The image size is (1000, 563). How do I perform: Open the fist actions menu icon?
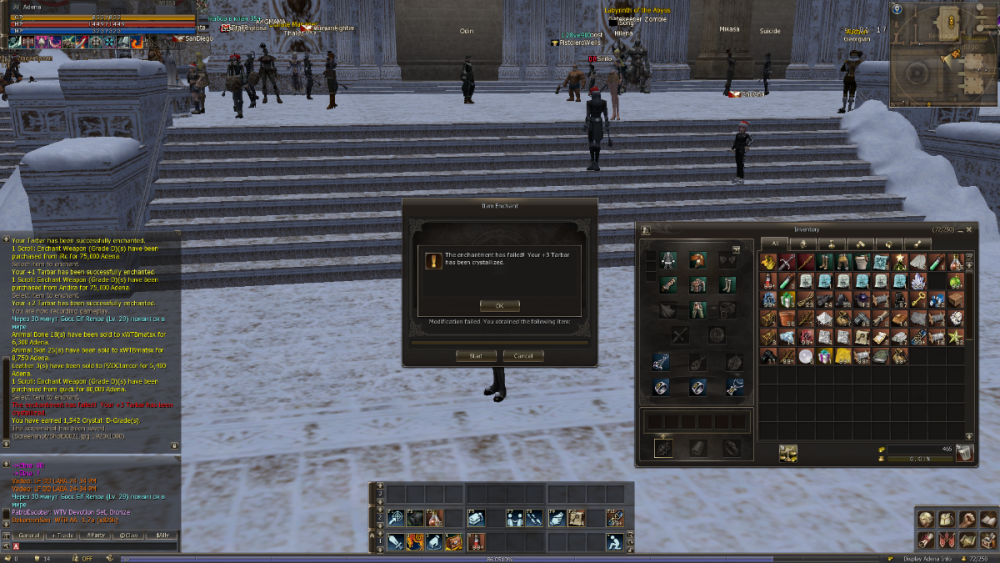click(x=967, y=519)
